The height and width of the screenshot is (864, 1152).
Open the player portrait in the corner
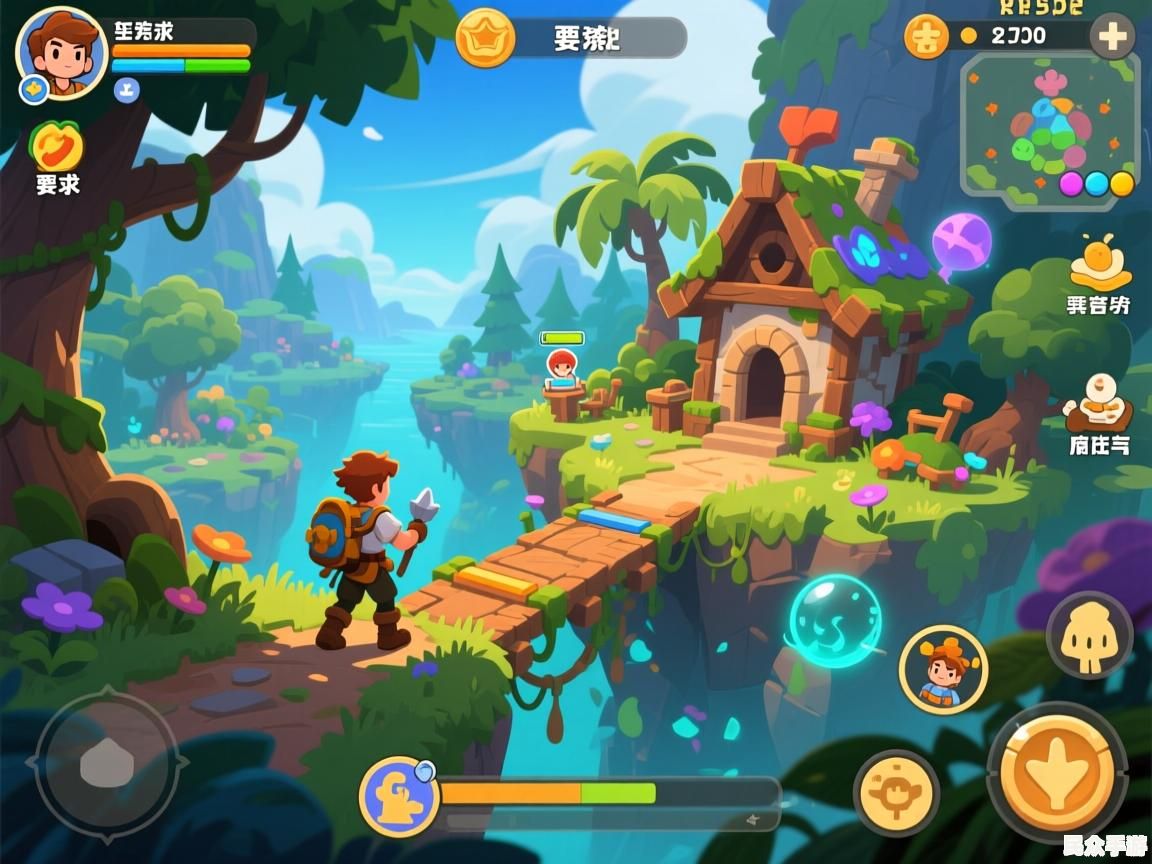click(x=61, y=53)
